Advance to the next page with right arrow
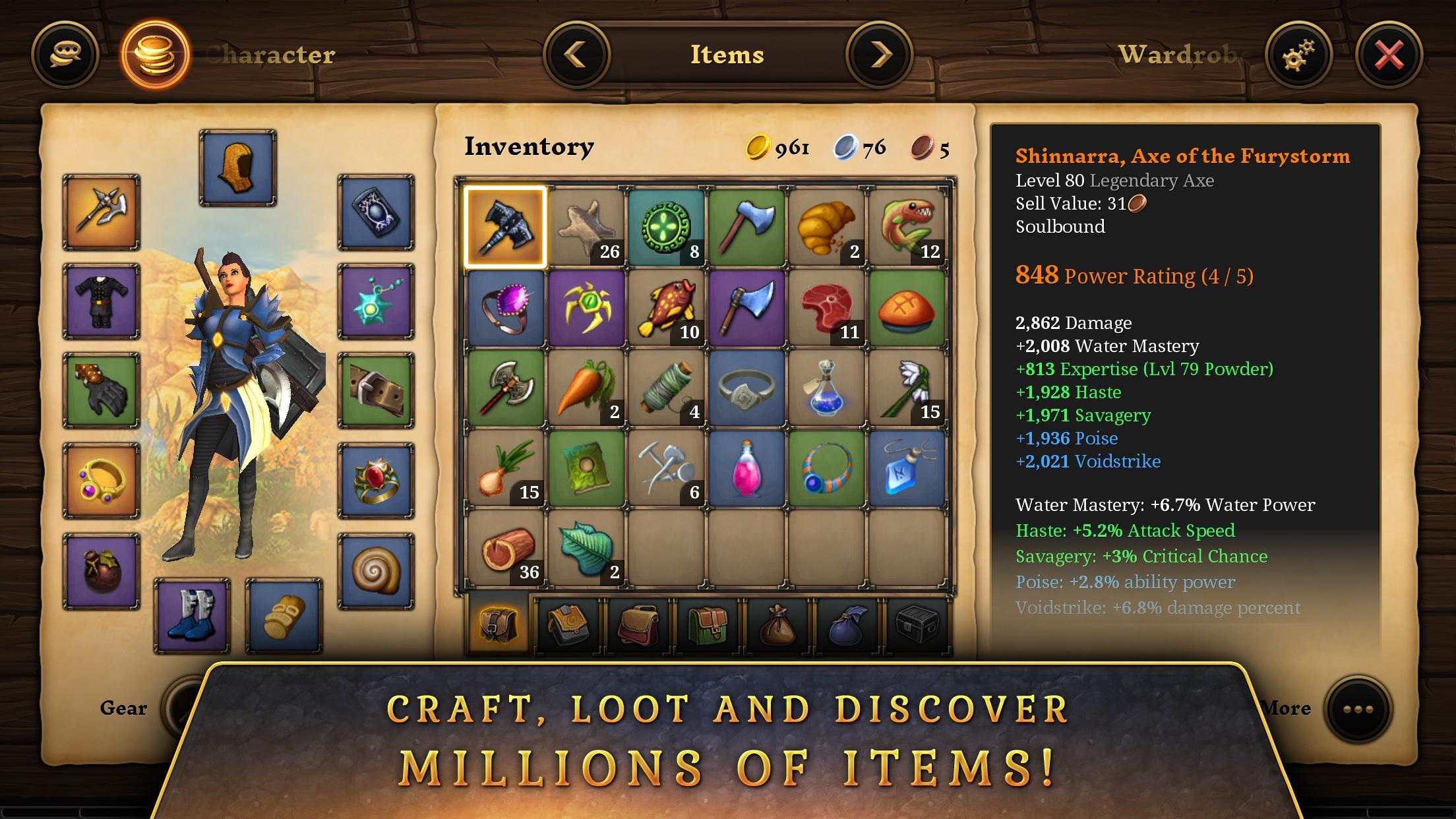Image resolution: width=1456 pixels, height=819 pixels. 880,55
